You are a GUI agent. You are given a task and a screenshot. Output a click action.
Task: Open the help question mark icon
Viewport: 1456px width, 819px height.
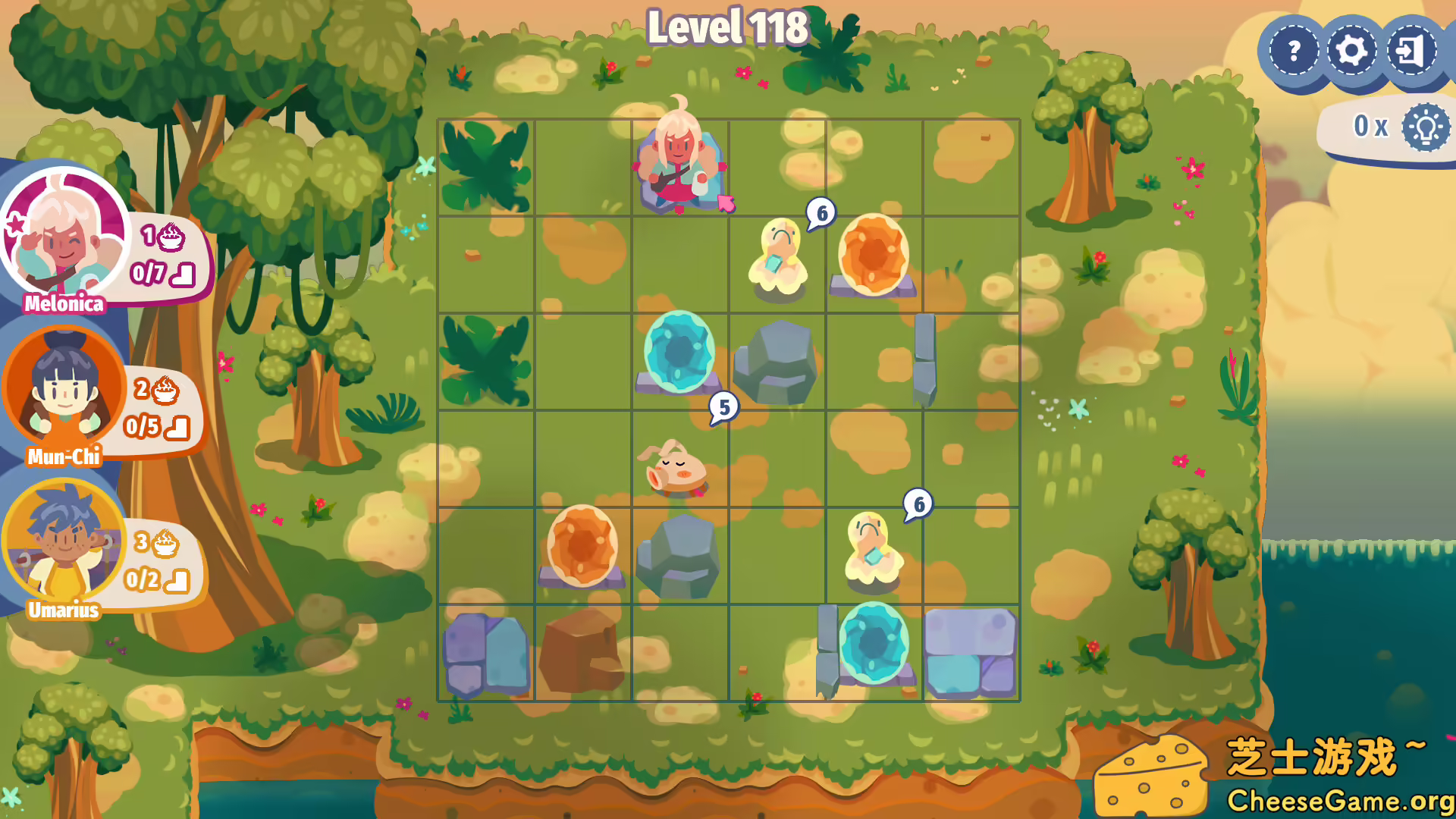[1293, 51]
